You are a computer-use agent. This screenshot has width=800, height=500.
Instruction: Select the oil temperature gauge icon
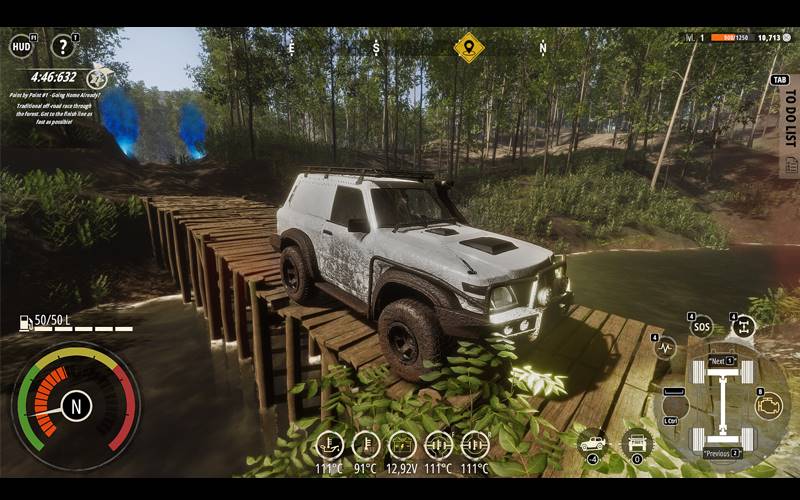(329, 445)
